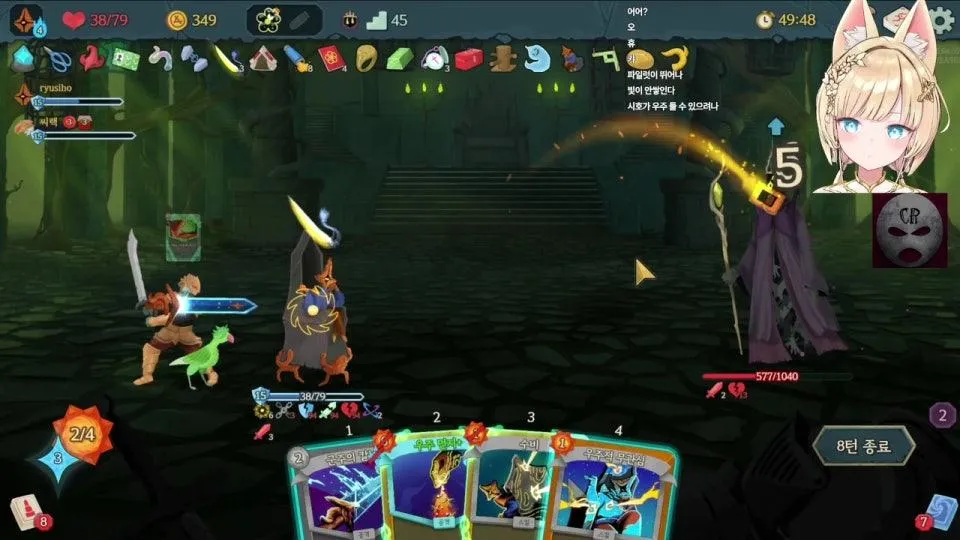Inspect the red toolbox relic
Screen dimensions: 960x540
tap(468, 59)
